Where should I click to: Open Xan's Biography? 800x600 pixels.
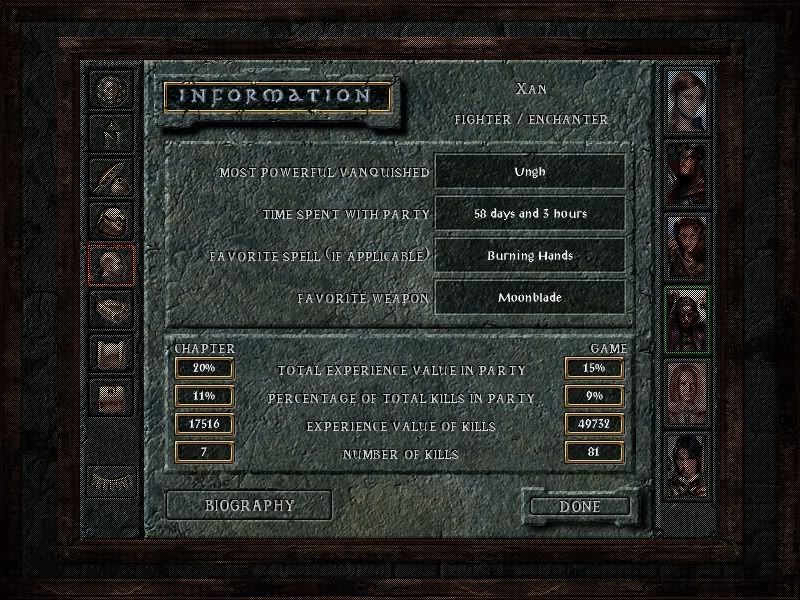[249, 505]
